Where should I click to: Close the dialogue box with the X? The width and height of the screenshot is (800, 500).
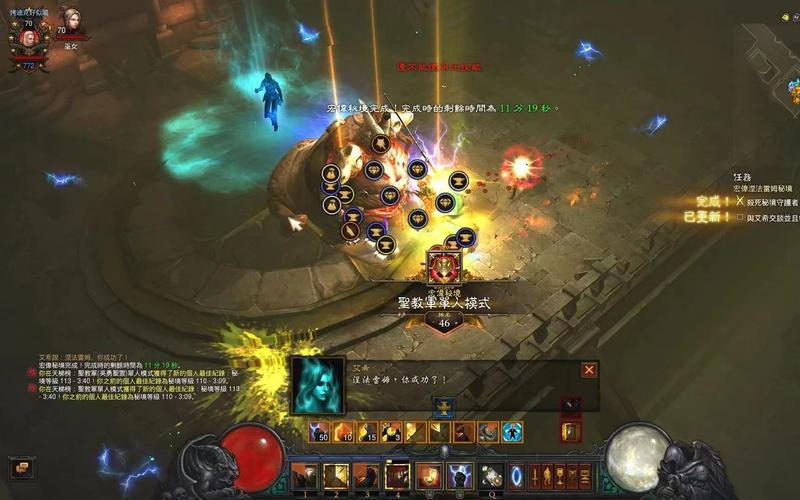tap(589, 370)
